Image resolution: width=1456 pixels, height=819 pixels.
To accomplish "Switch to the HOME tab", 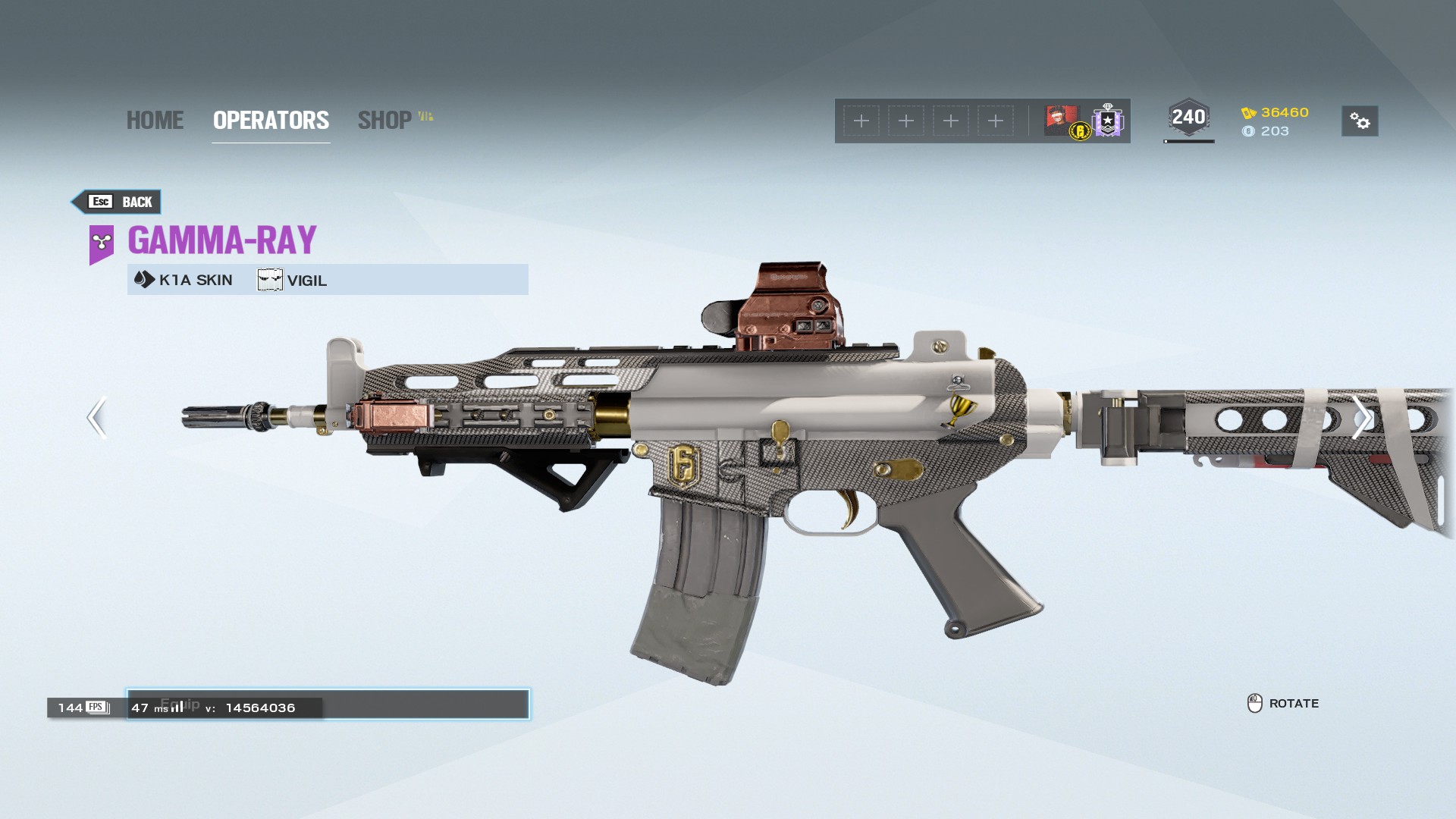I will click(155, 121).
